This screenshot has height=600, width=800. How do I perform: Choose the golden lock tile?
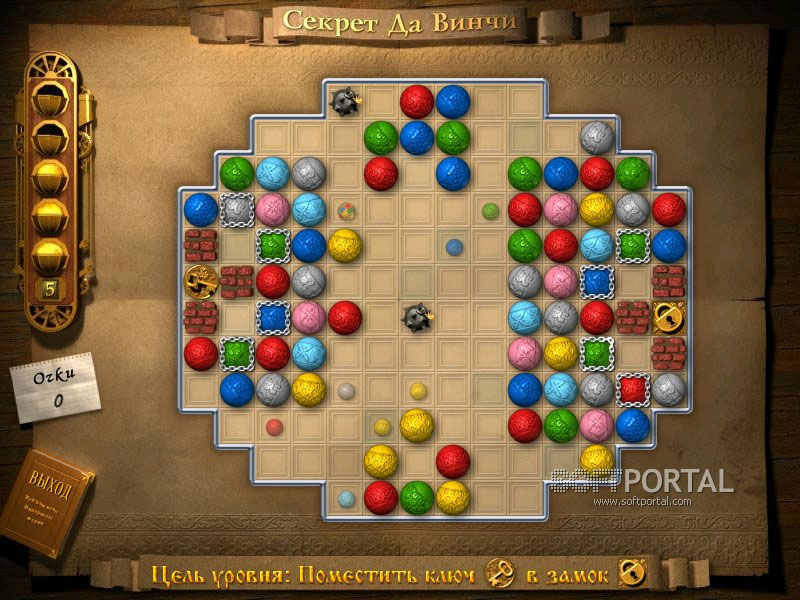coord(668,317)
